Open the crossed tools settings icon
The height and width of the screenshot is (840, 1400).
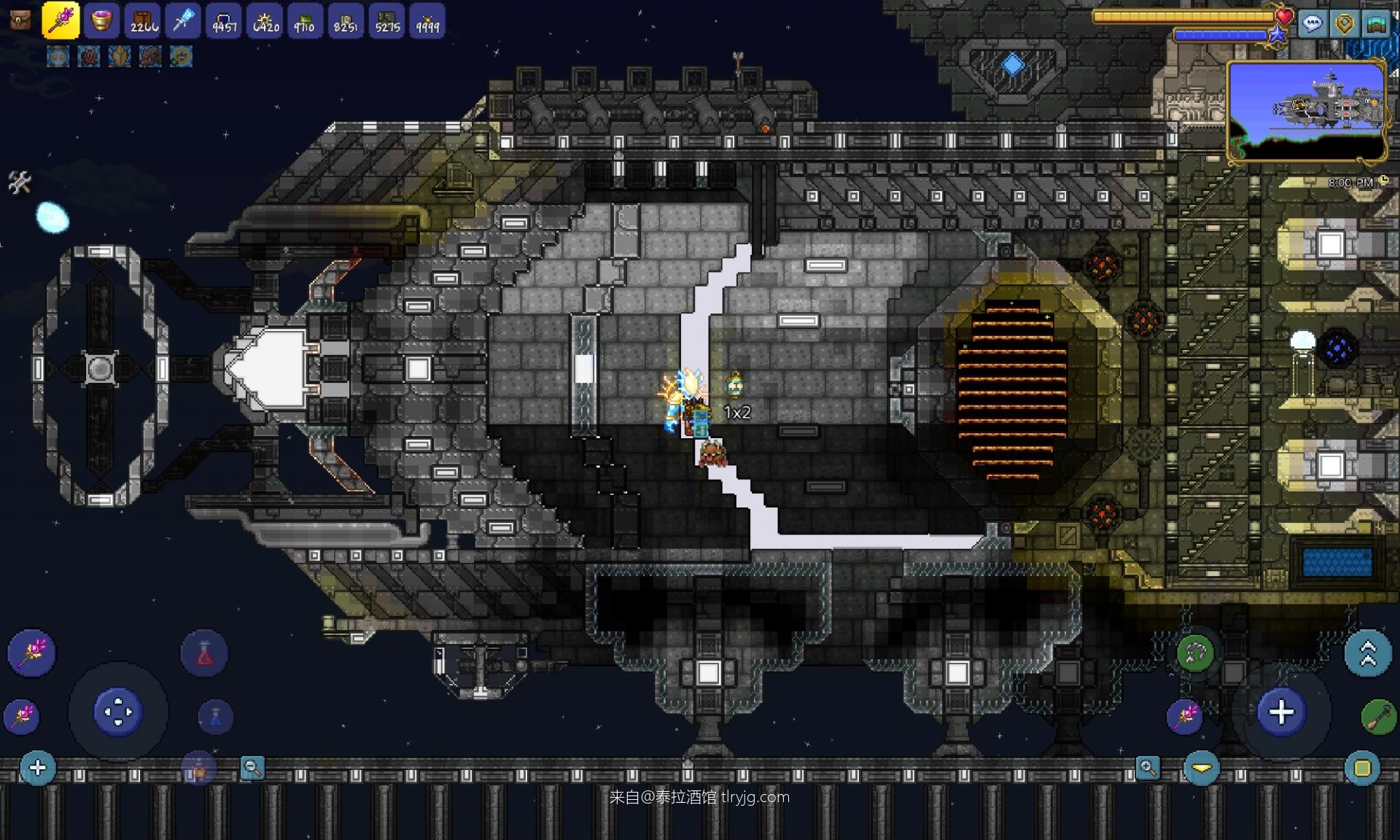tap(20, 182)
